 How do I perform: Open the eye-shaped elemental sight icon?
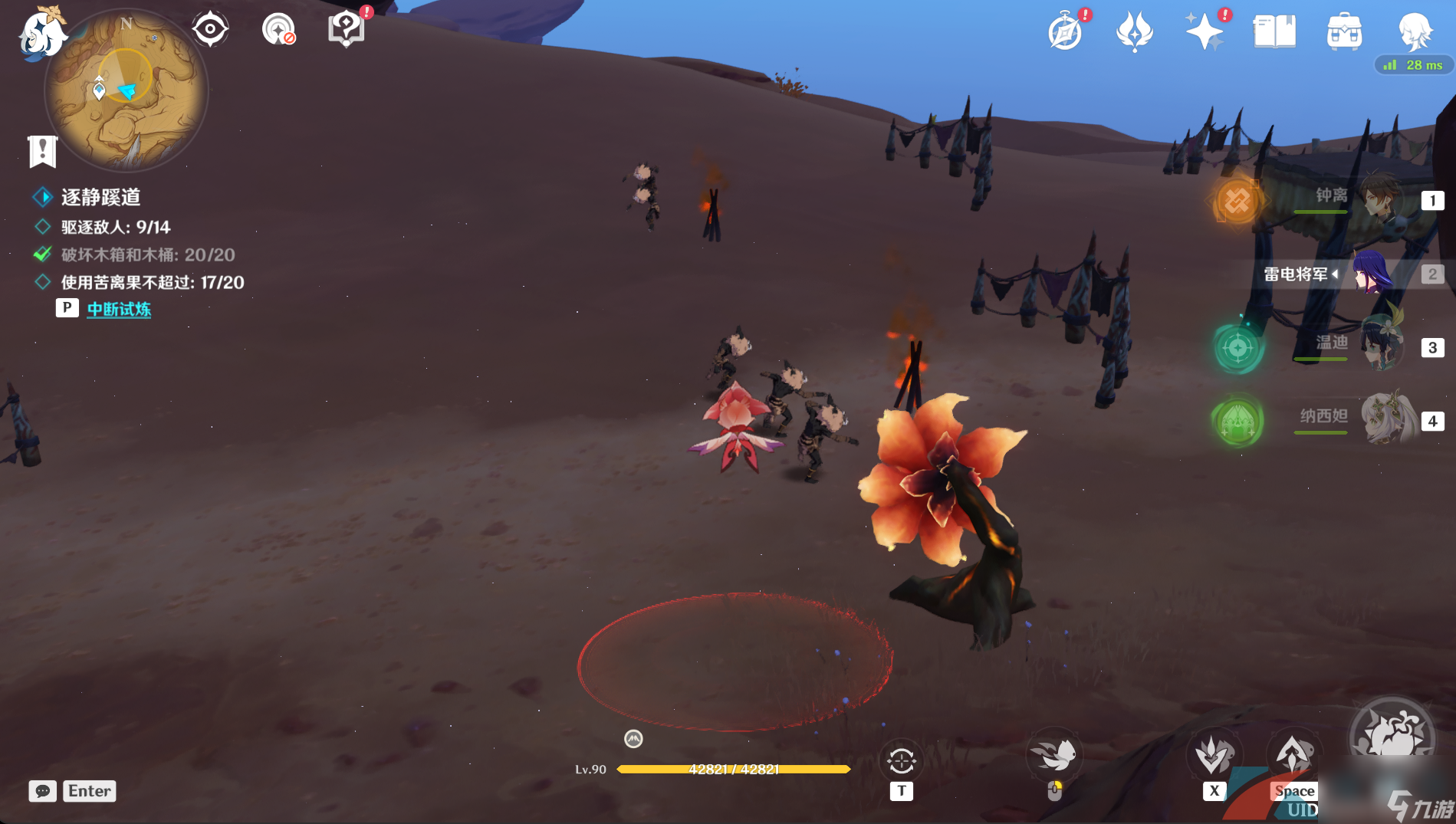click(x=209, y=30)
